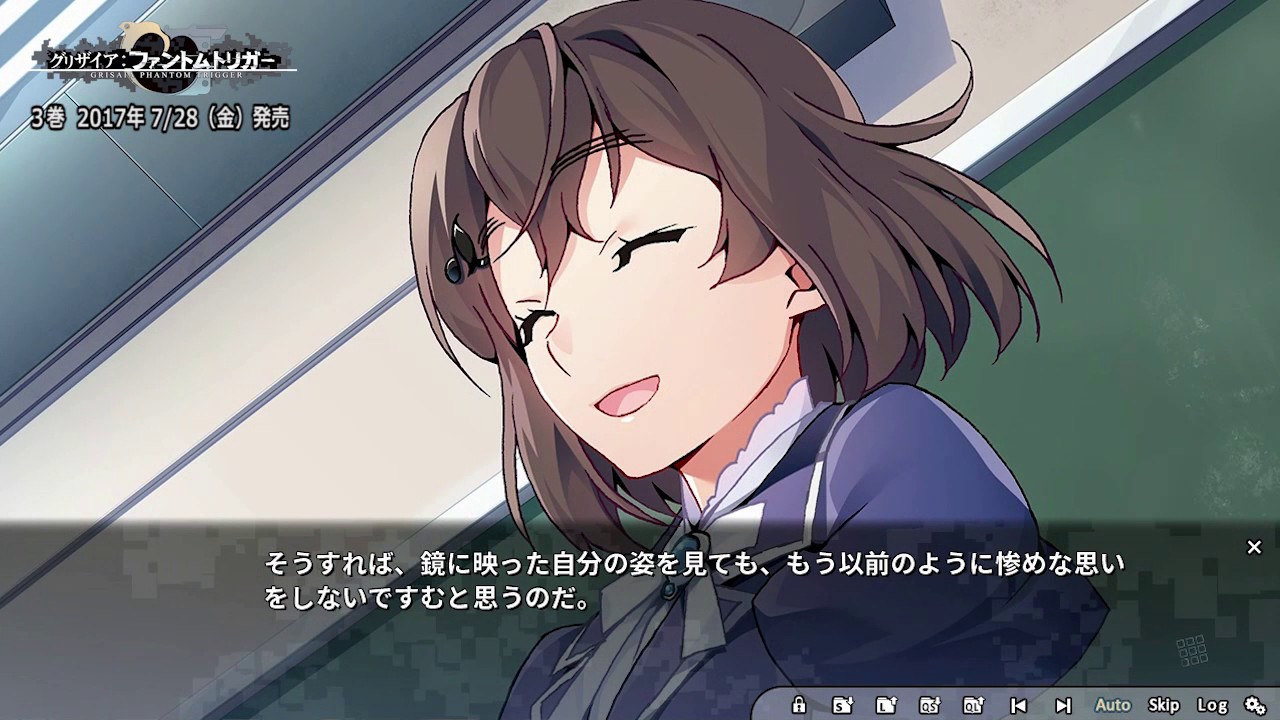The width and height of the screenshot is (1280, 720).
Task: Close the dialogue text box
Action: tap(1254, 547)
